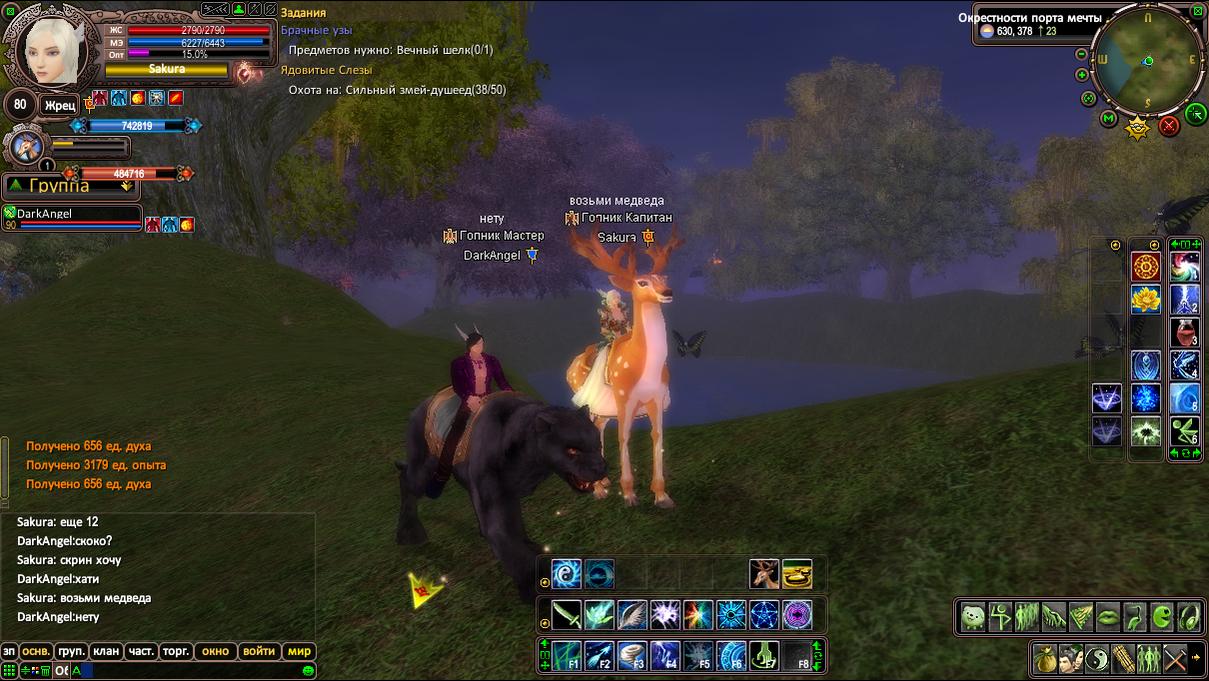Open the character portraits menu icon

(x=1073, y=659)
